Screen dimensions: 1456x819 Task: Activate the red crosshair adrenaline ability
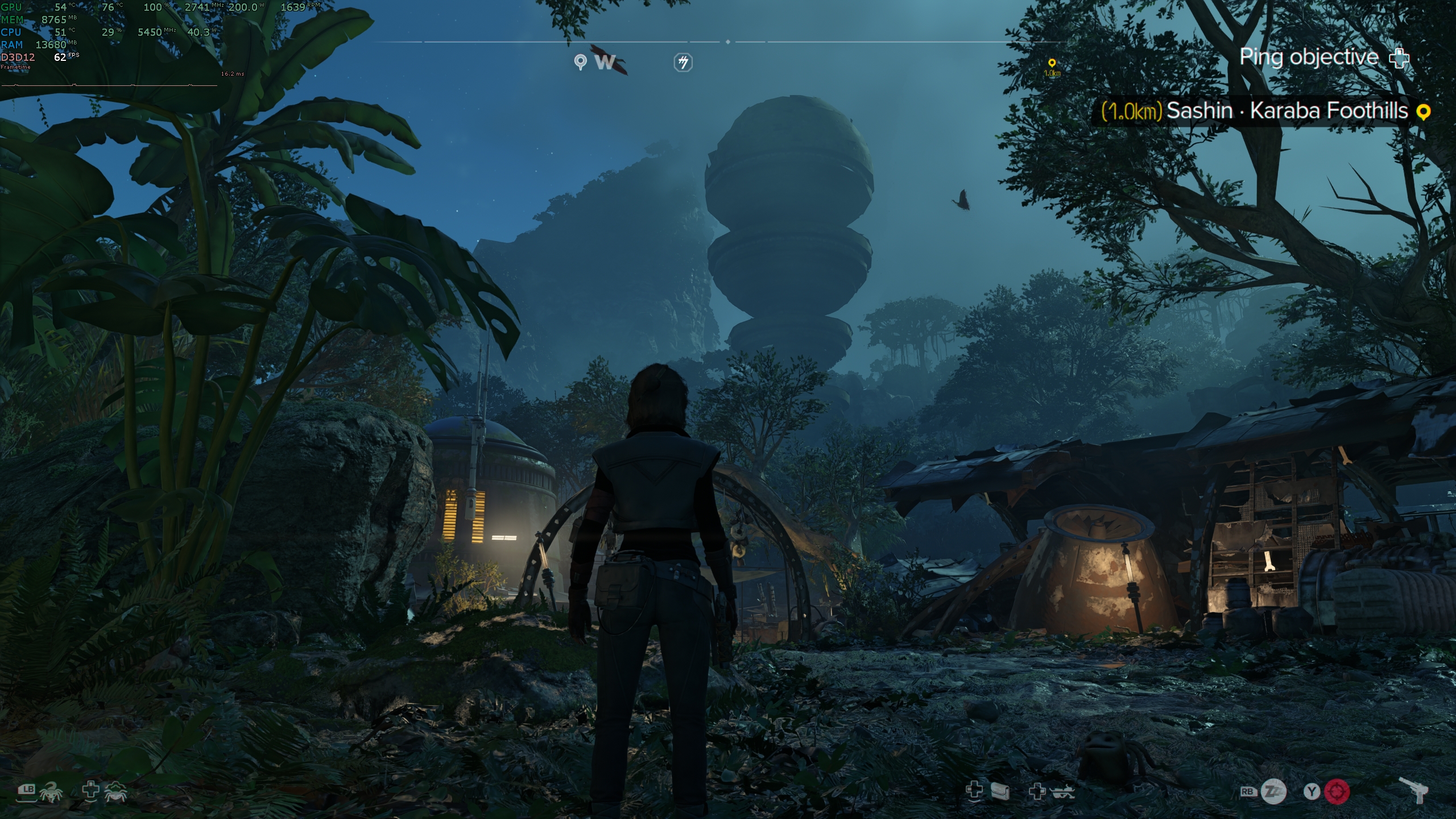point(1337,792)
